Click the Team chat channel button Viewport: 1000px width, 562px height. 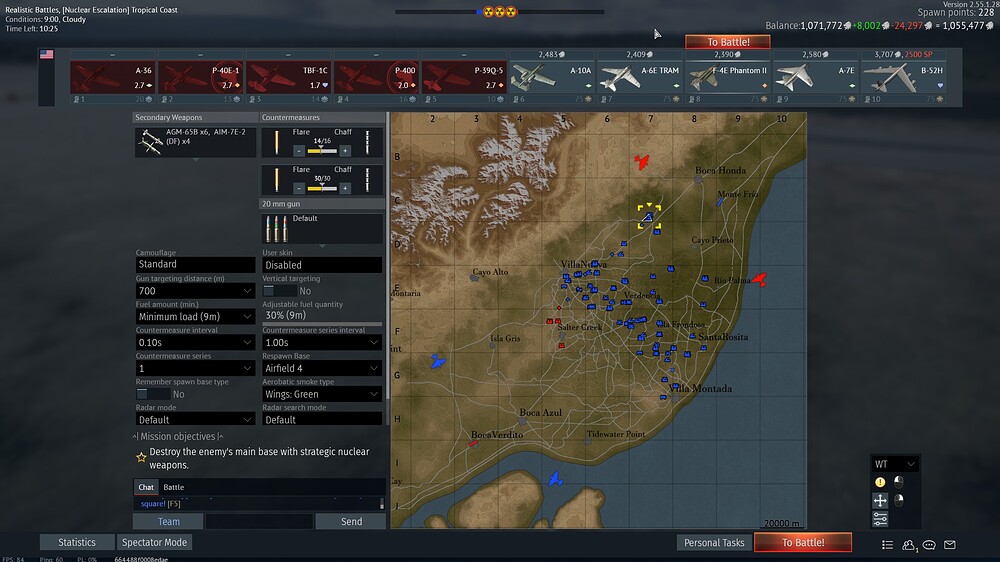tap(169, 521)
